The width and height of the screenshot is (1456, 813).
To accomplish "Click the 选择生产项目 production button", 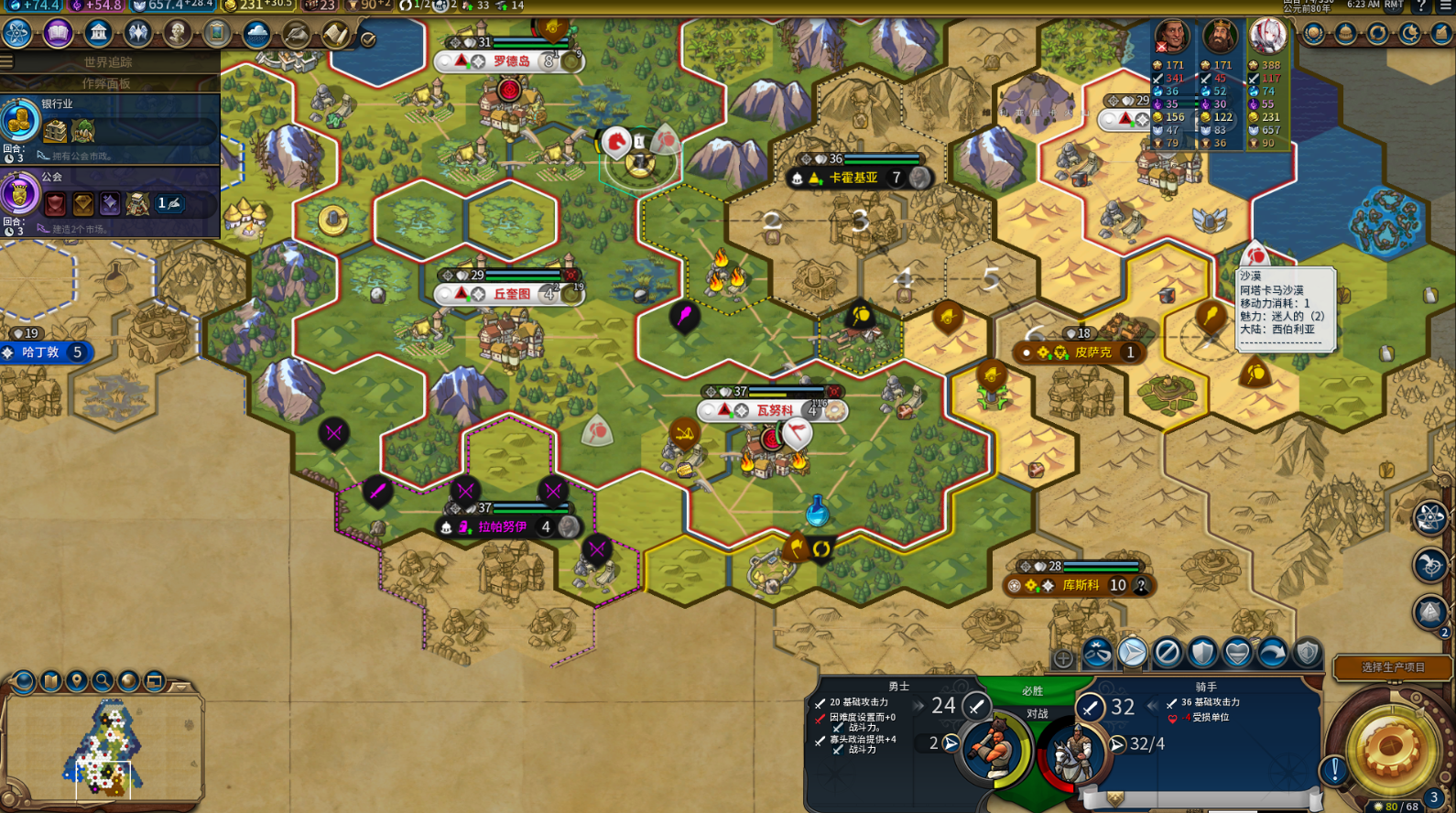I will click(1392, 667).
